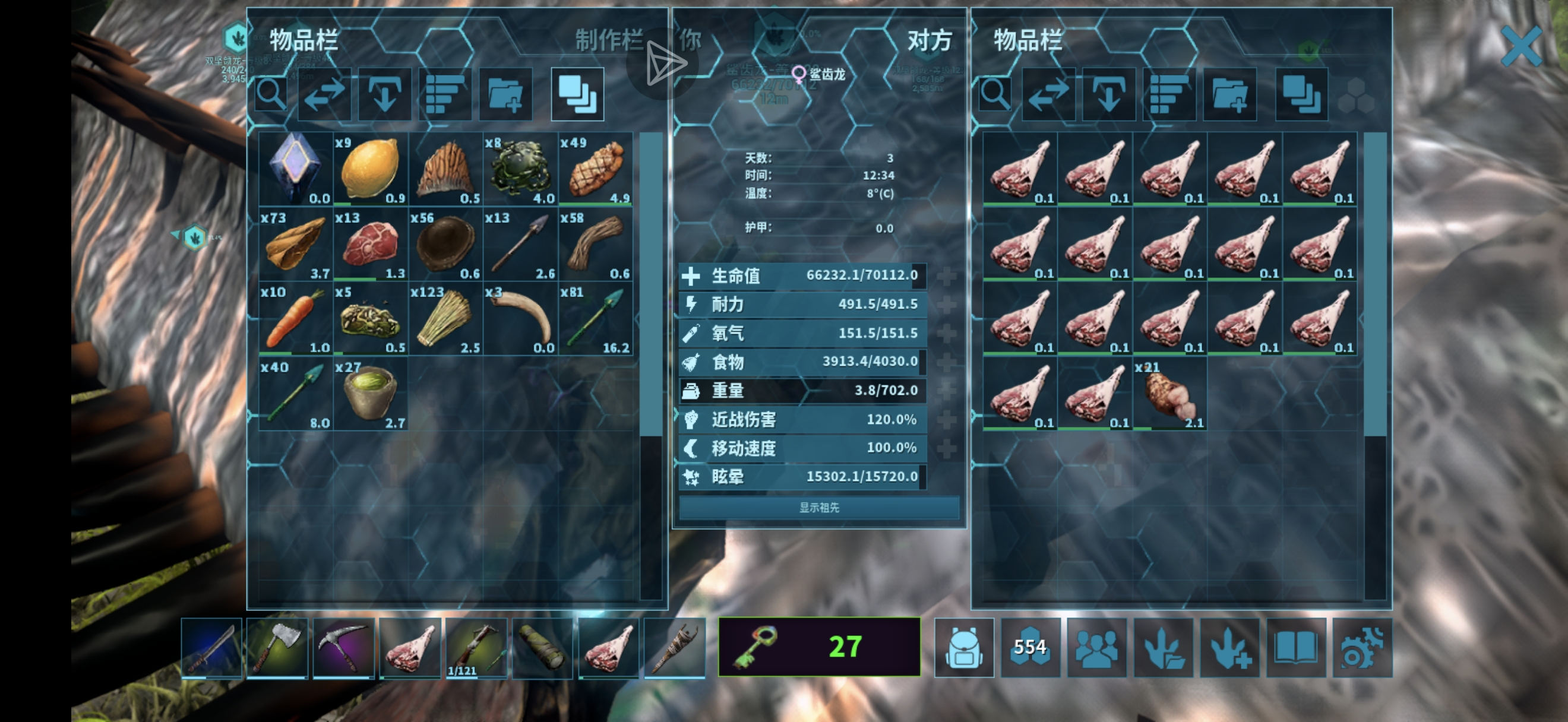Choose the carrot stack x10

tap(295, 319)
